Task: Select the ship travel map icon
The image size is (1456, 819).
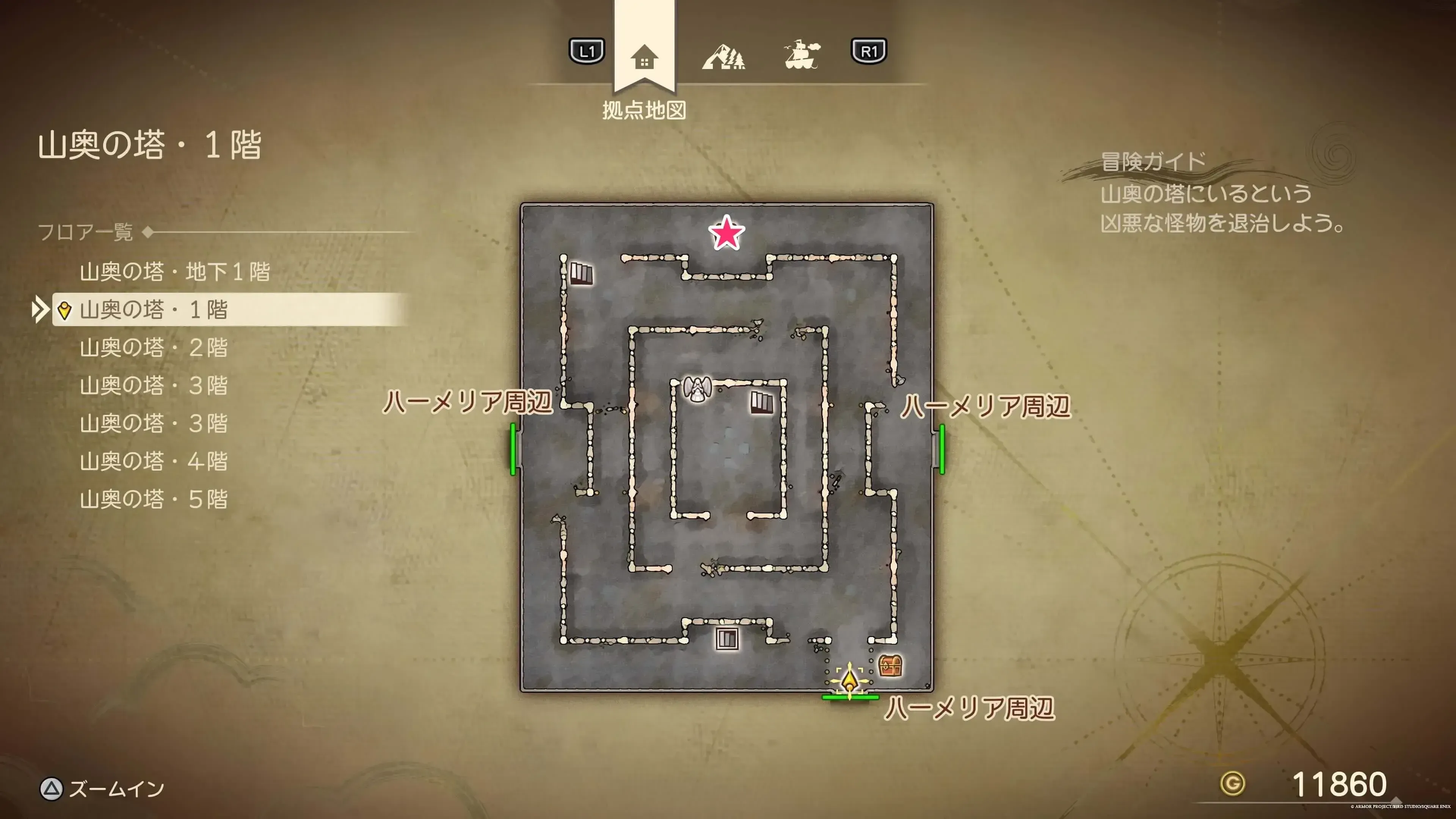Action: [x=803, y=56]
